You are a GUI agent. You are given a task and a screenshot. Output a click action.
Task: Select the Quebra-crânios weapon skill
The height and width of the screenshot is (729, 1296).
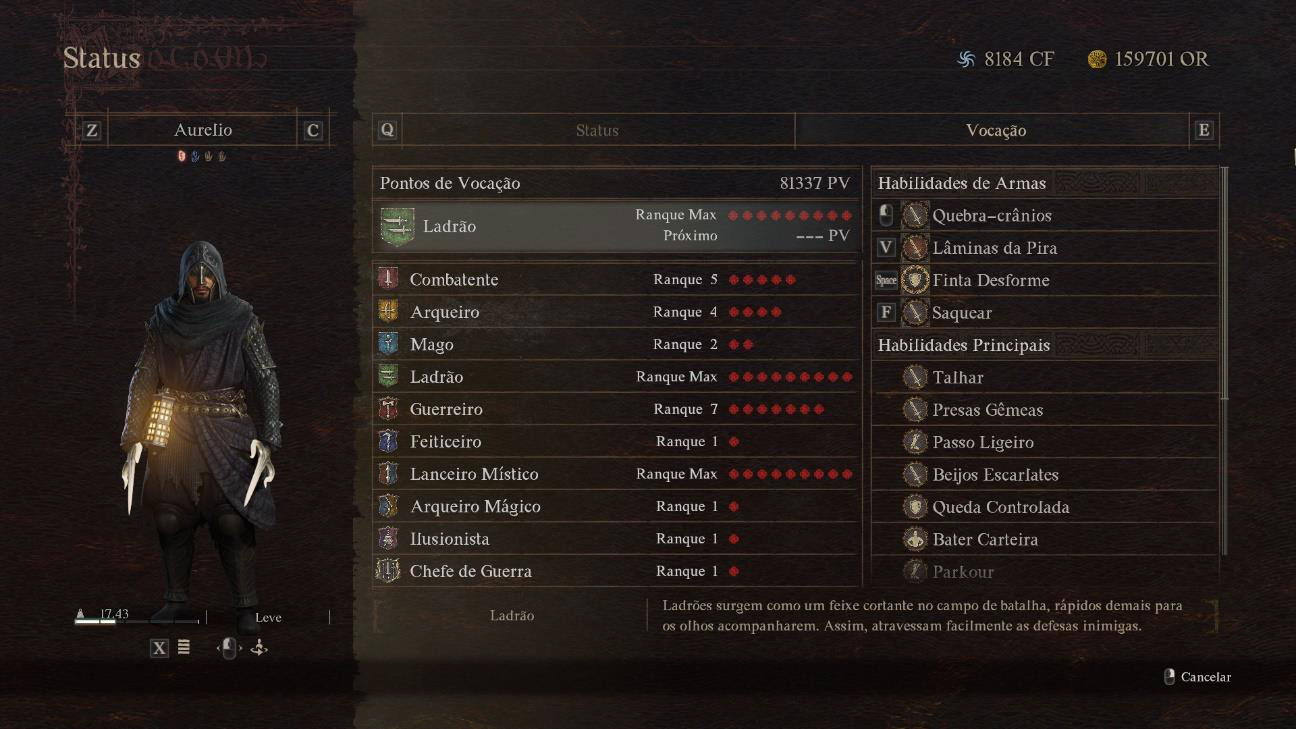[1045, 215]
